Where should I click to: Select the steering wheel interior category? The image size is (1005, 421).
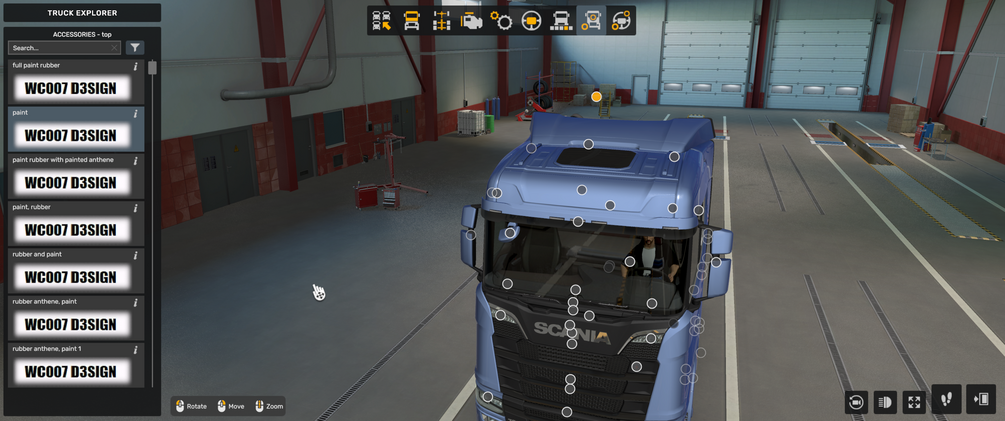(x=531, y=21)
